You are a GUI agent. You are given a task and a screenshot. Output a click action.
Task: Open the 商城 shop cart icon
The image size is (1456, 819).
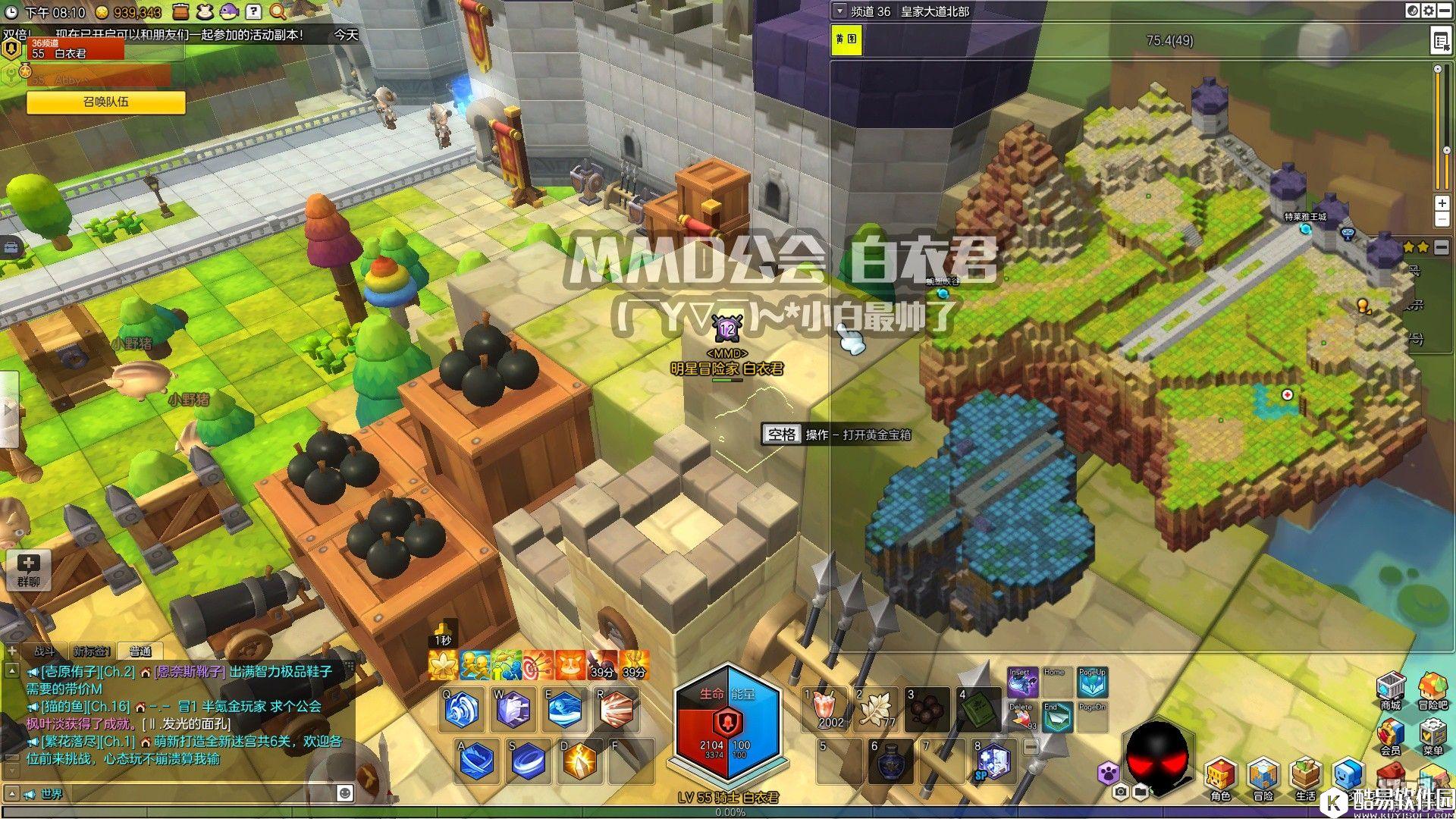(x=1390, y=688)
